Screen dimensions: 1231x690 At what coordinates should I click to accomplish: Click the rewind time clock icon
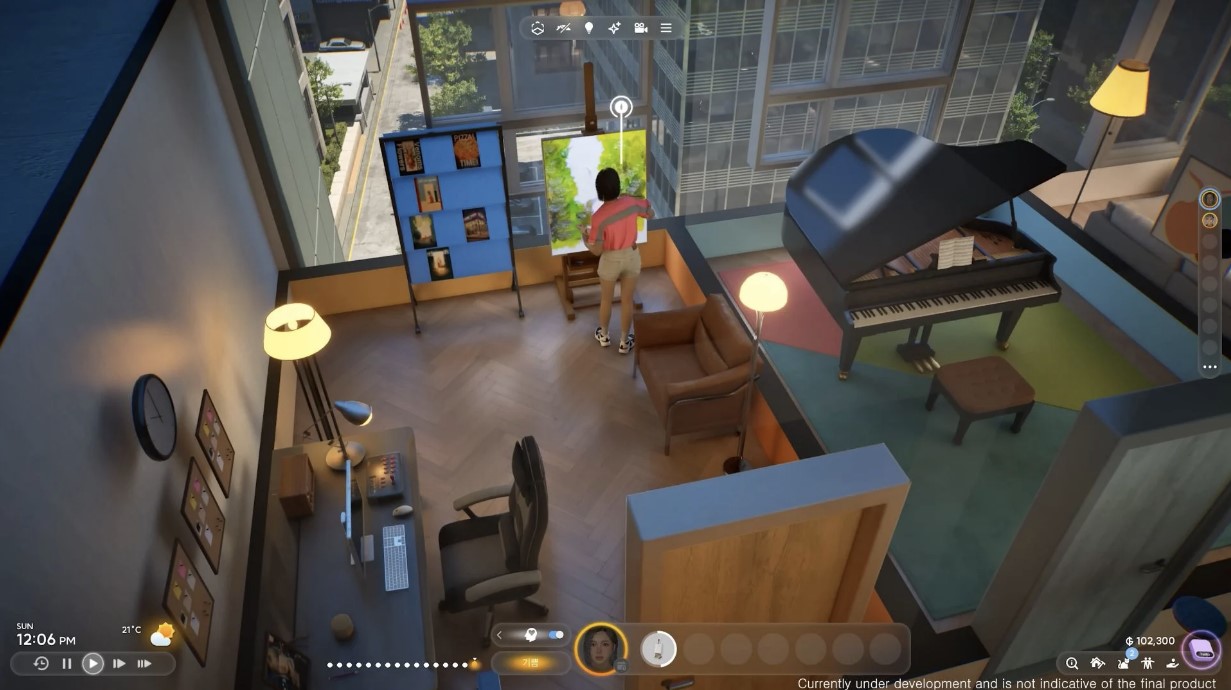pos(41,663)
